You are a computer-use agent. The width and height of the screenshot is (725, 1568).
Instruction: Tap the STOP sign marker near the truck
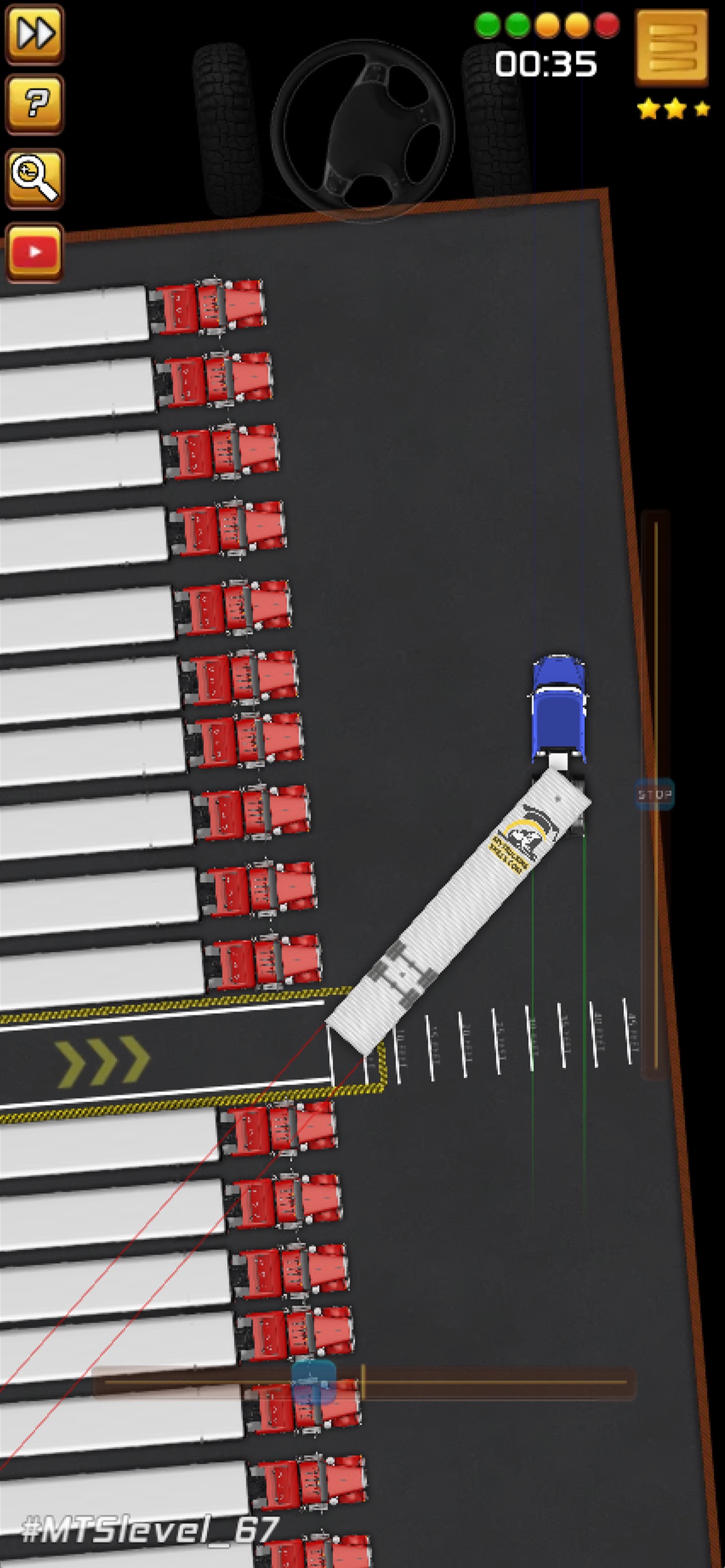click(x=654, y=794)
